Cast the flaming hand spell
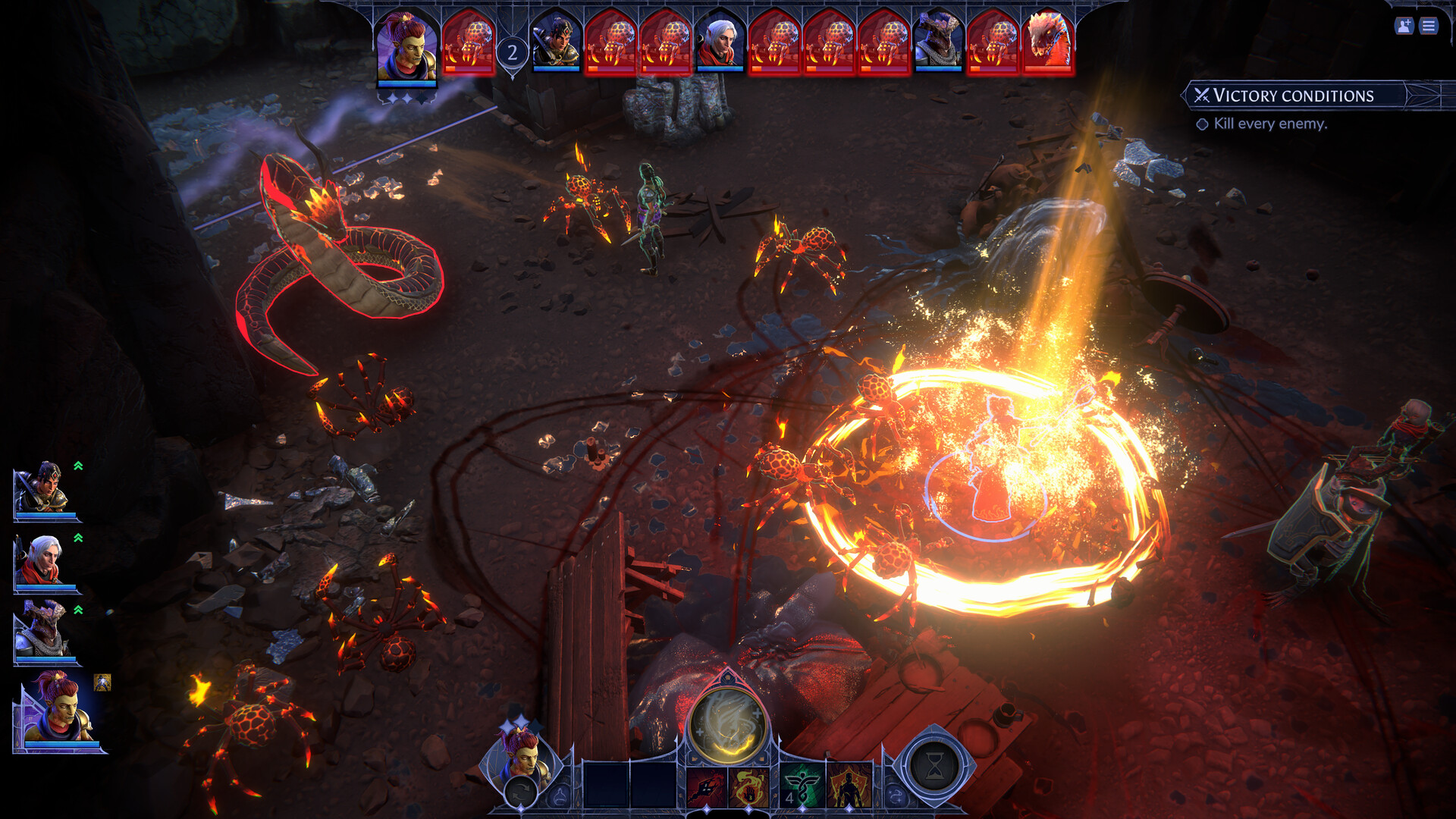The height and width of the screenshot is (819, 1456). (748, 787)
